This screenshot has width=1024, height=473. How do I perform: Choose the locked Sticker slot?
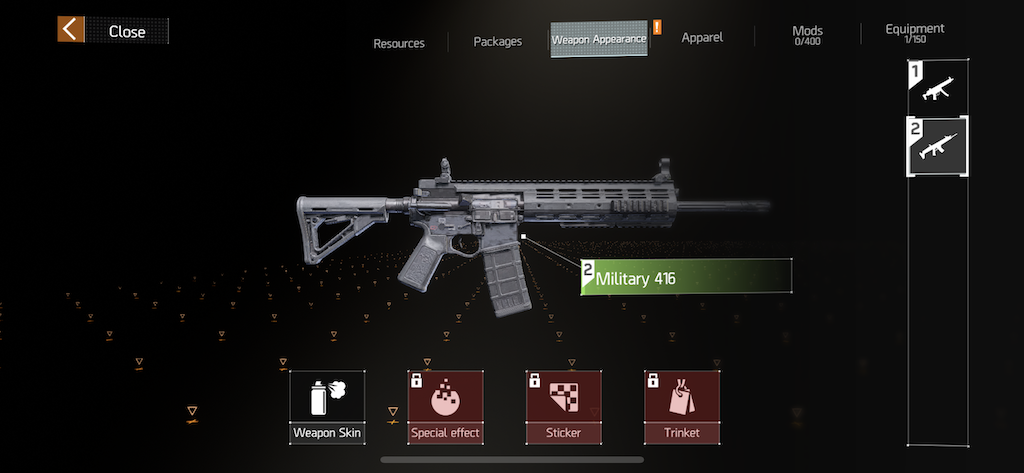click(x=563, y=407)
